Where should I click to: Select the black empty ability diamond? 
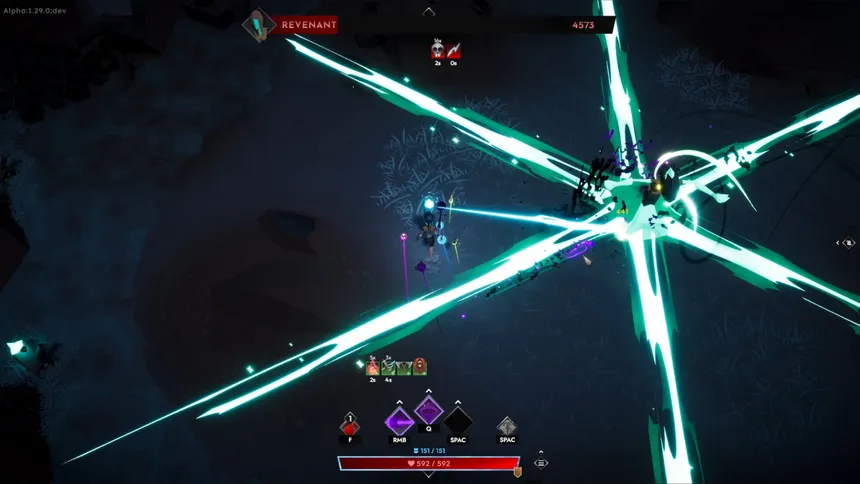coord(458,422)
